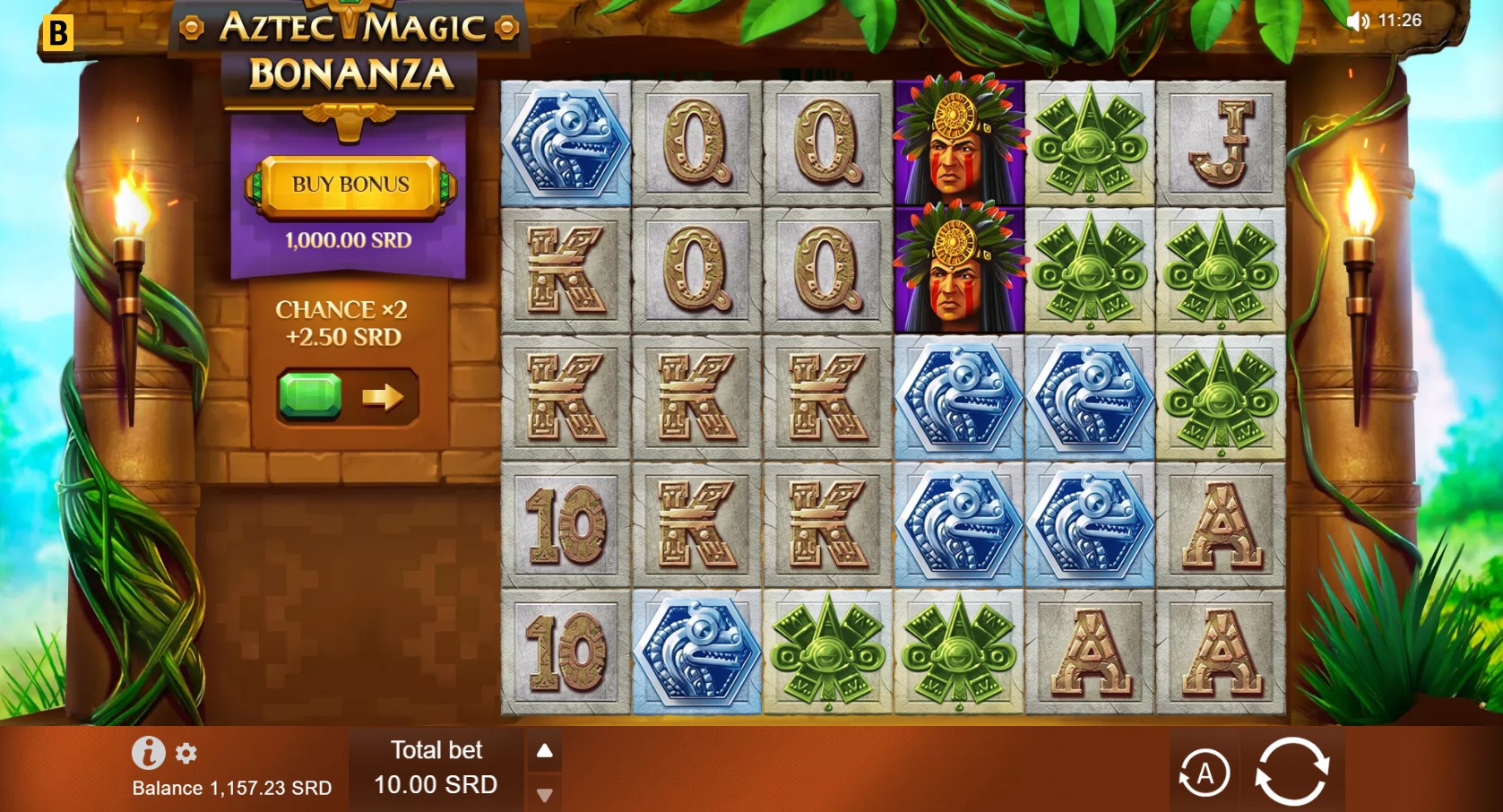Screen dimensions: 1503x812
Task: Increase the total bet with the up arrow
Action: pos(545,751)
